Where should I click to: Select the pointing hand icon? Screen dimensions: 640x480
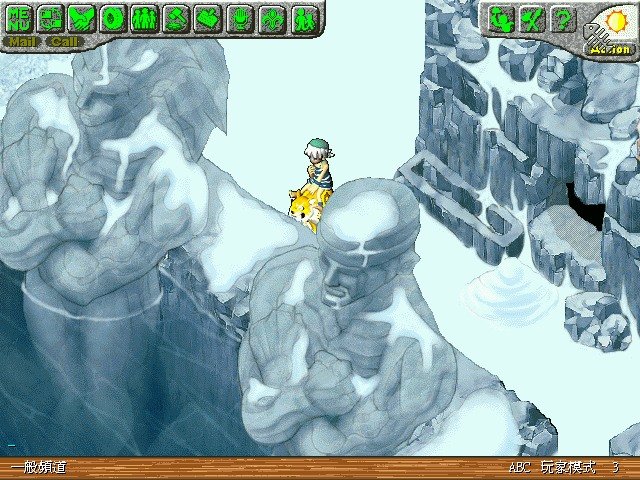click(x=207, y=18)
